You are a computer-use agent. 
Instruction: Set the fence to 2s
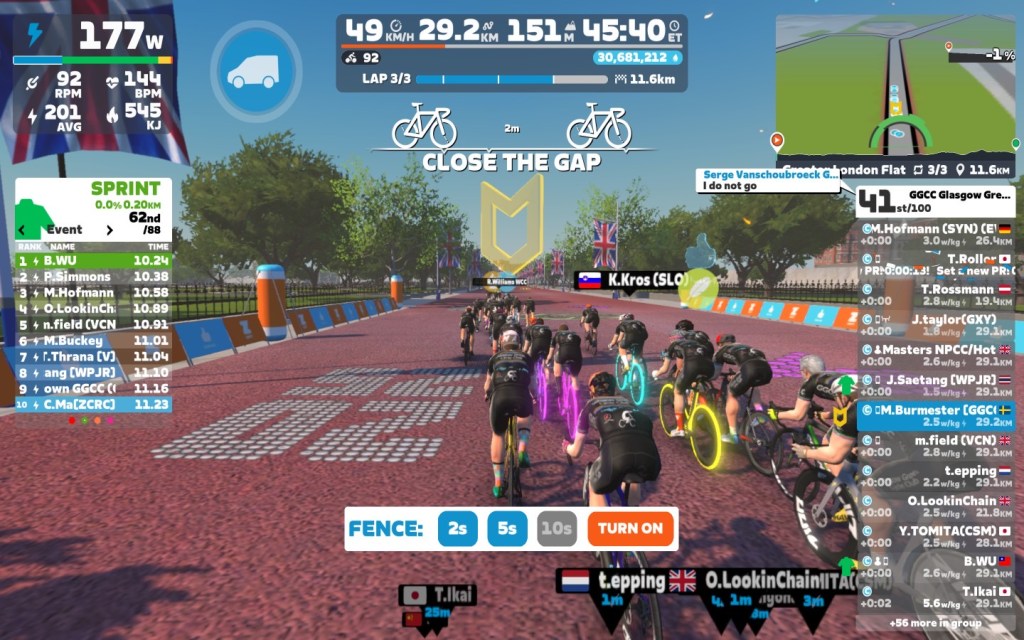[458, 528]
